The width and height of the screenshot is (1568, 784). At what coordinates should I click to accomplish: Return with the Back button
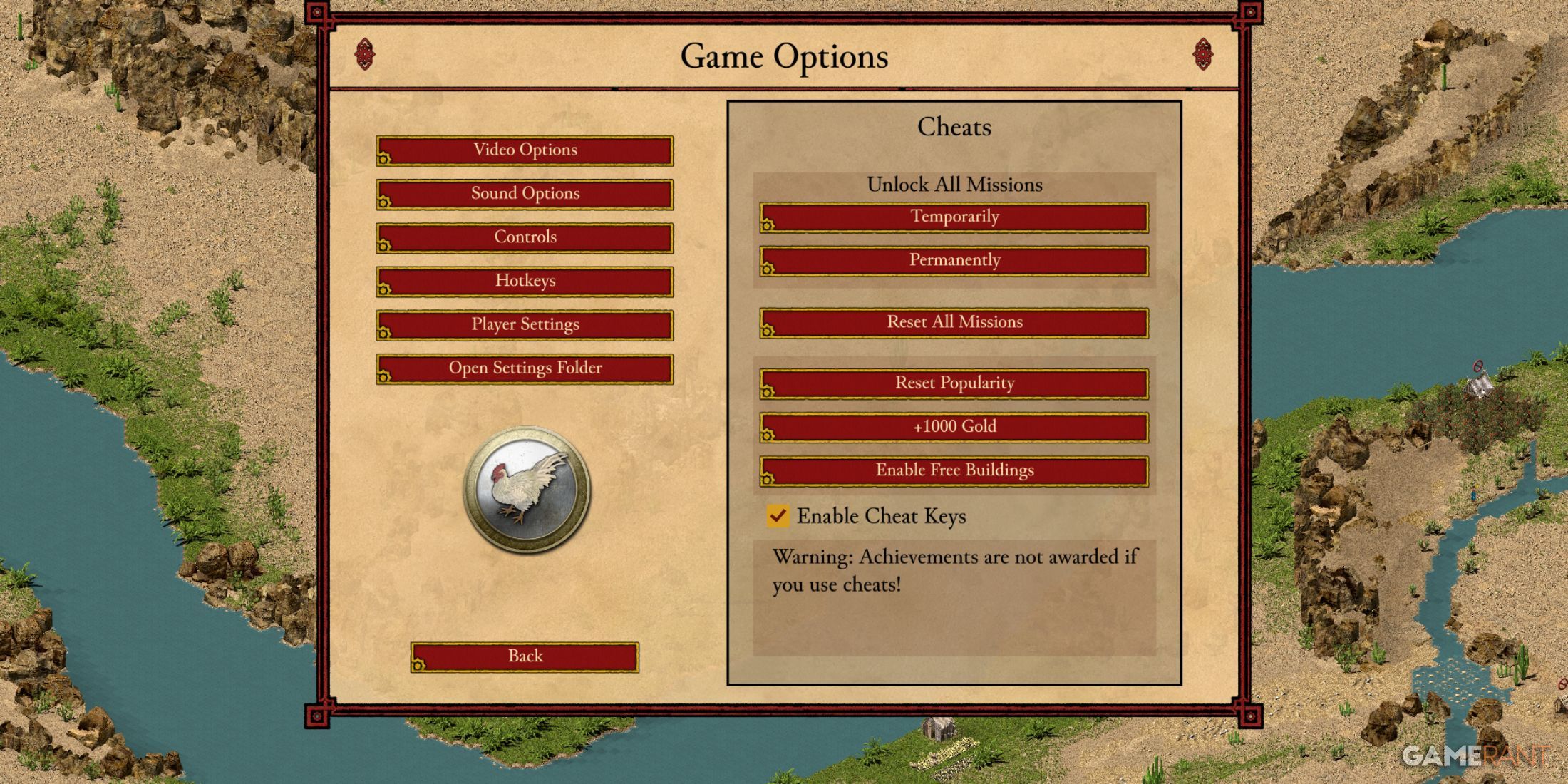525,656
